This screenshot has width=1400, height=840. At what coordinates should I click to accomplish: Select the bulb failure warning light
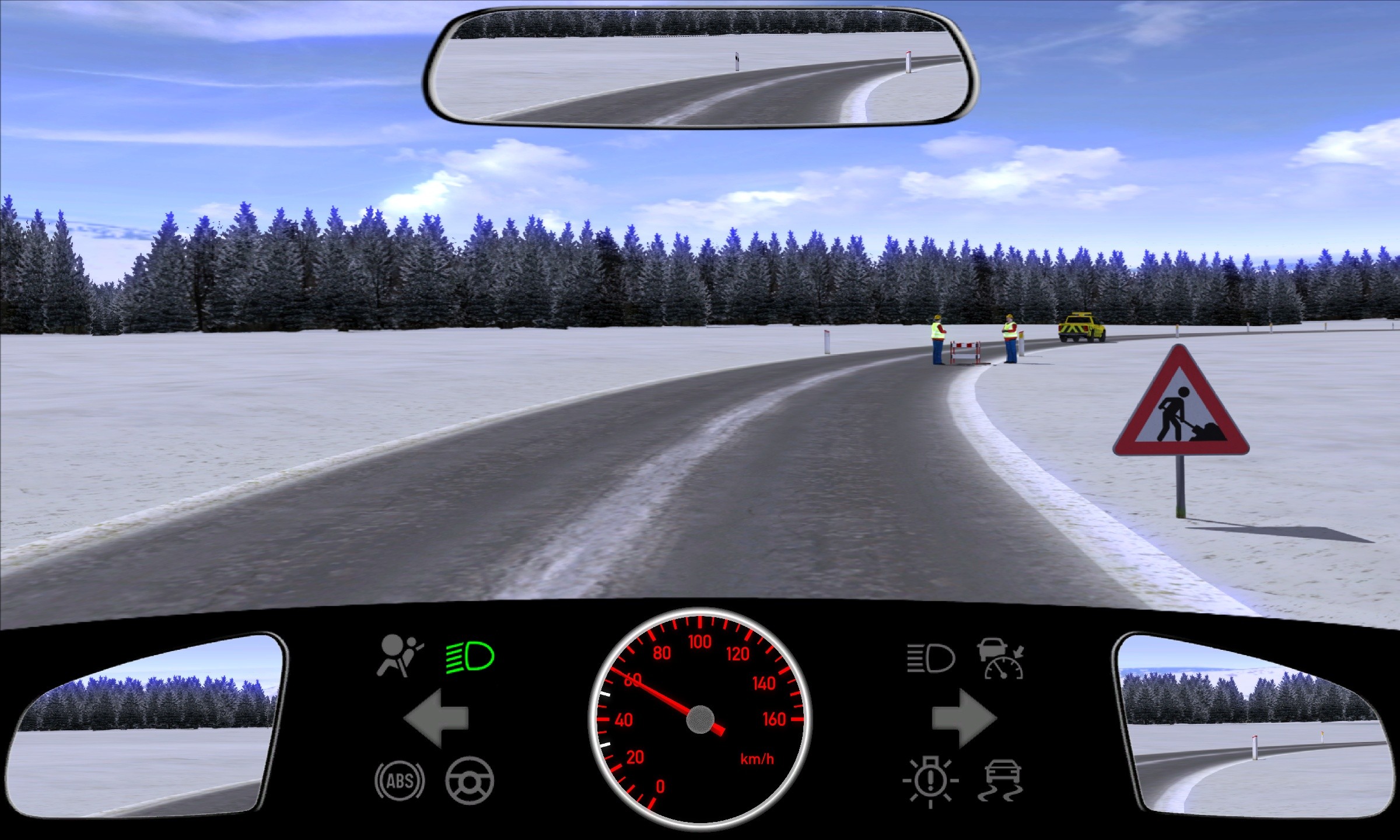click(x=930, y=782)
